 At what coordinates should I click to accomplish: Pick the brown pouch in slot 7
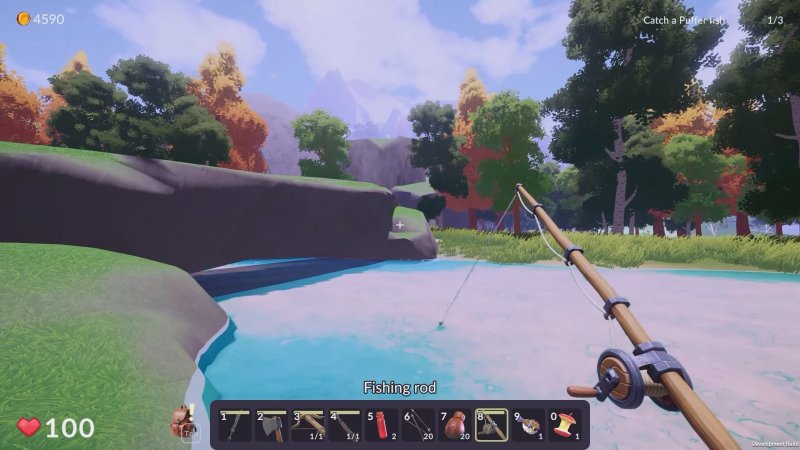[x=454, y=425]
